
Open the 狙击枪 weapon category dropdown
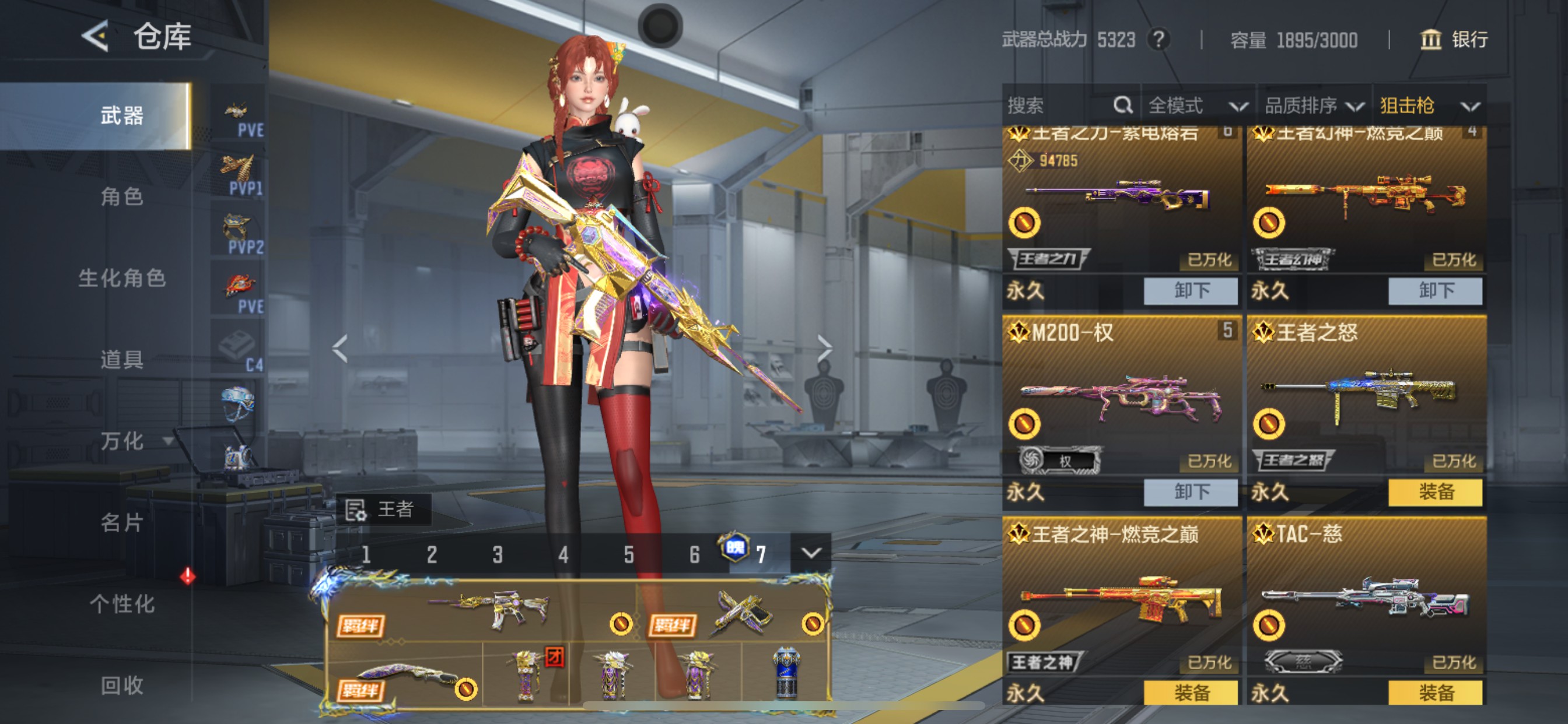coord(1437,105)
